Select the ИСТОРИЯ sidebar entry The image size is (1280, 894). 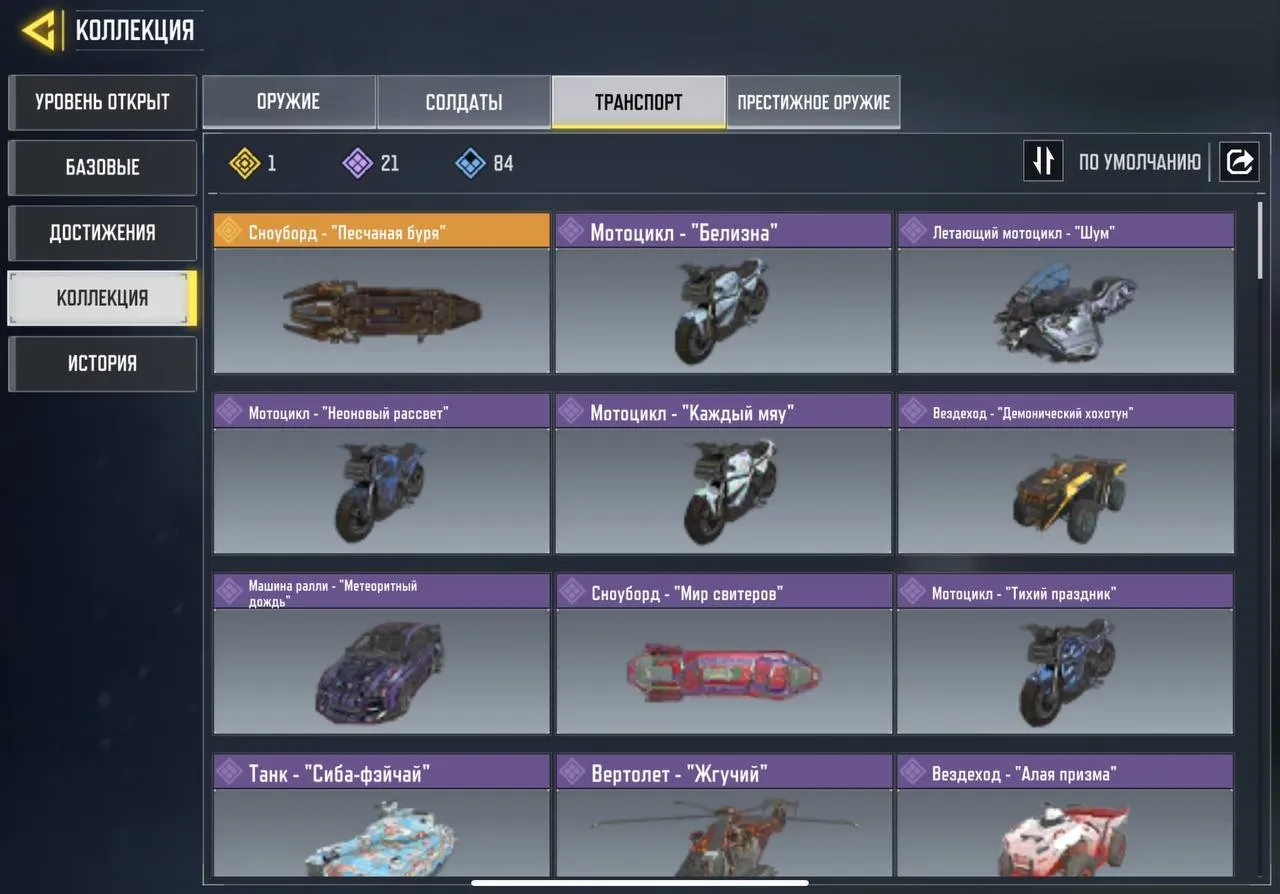(102, 363)
